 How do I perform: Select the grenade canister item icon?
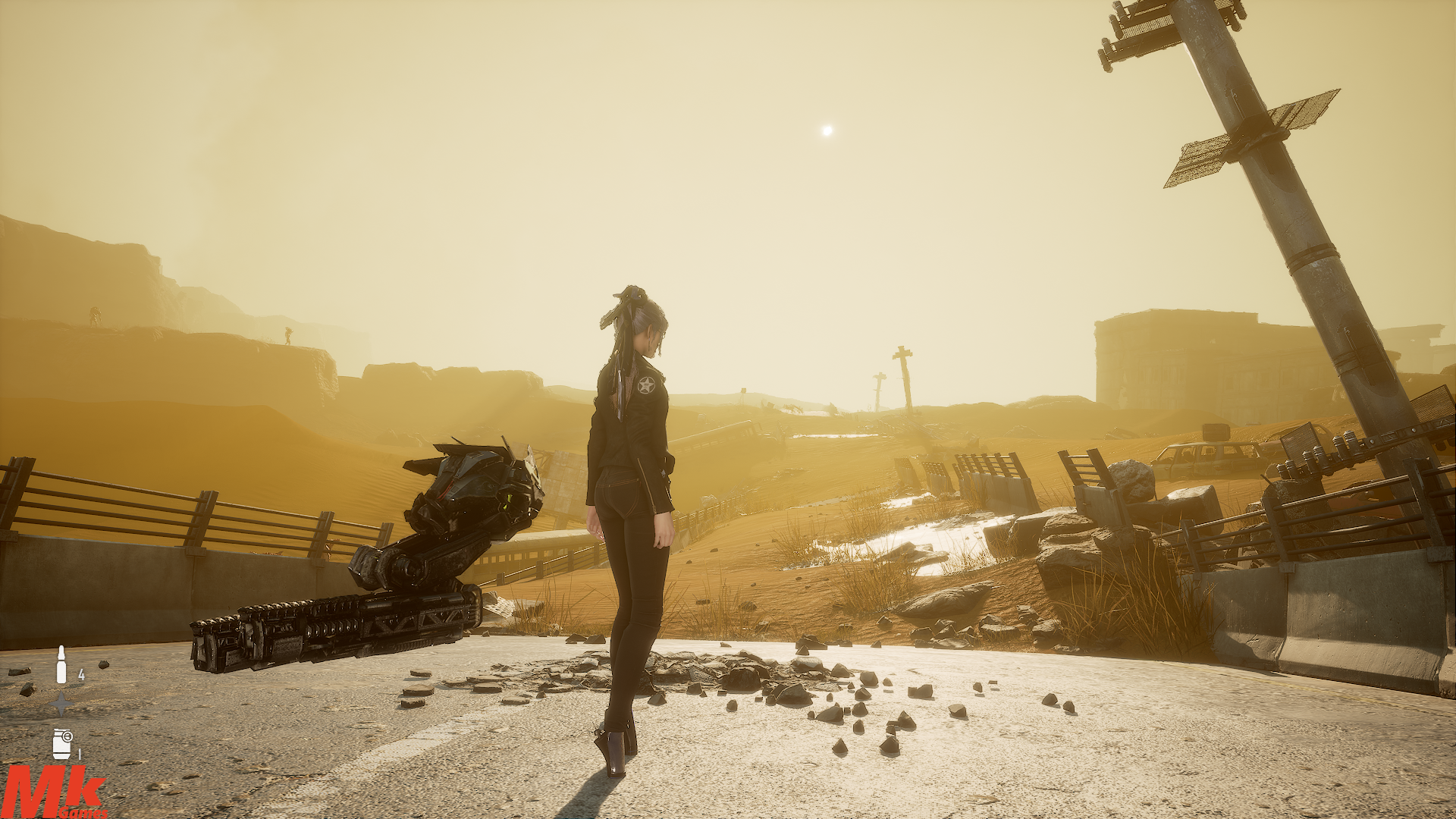point(61,742)
